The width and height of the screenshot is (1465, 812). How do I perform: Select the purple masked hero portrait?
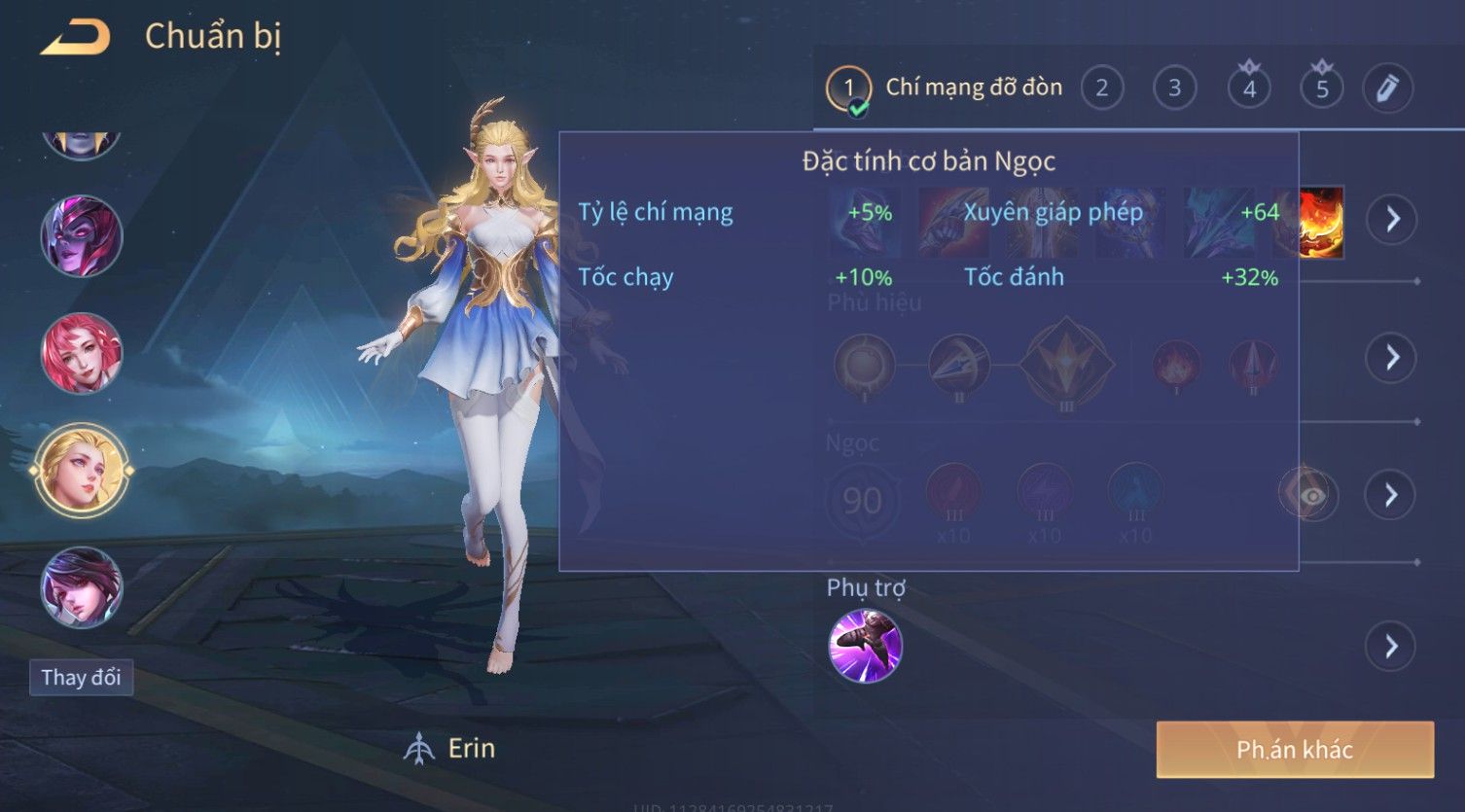[x=82, y=236]
